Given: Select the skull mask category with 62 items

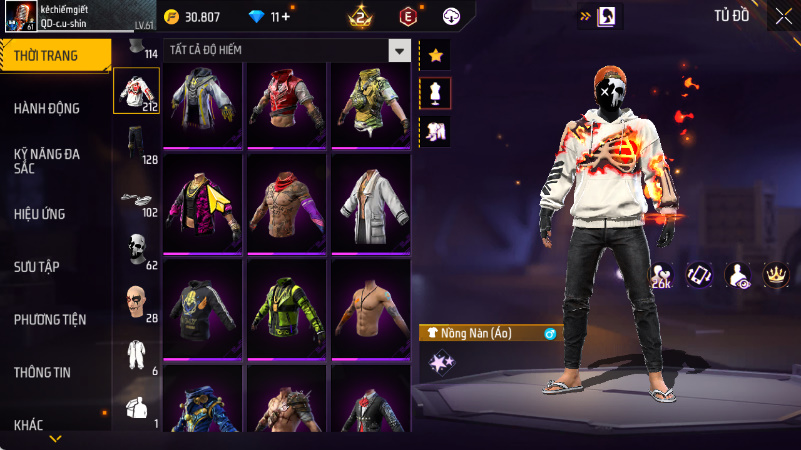Looking at the screenshot, I should pos(137,250).
